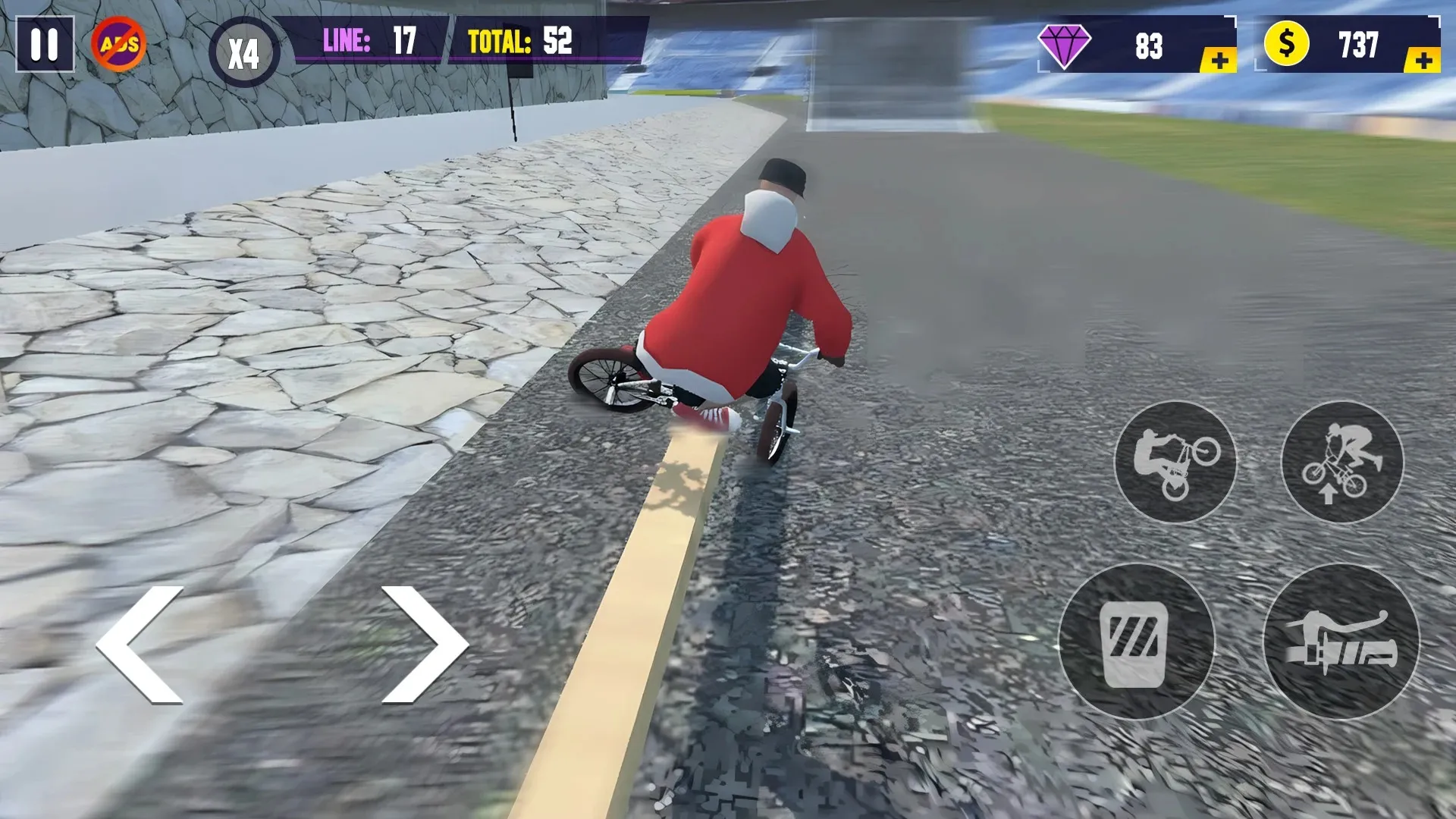Pause the game with pause icon
The height and width of the screenshot is (819, 1456).
point(45,43)
